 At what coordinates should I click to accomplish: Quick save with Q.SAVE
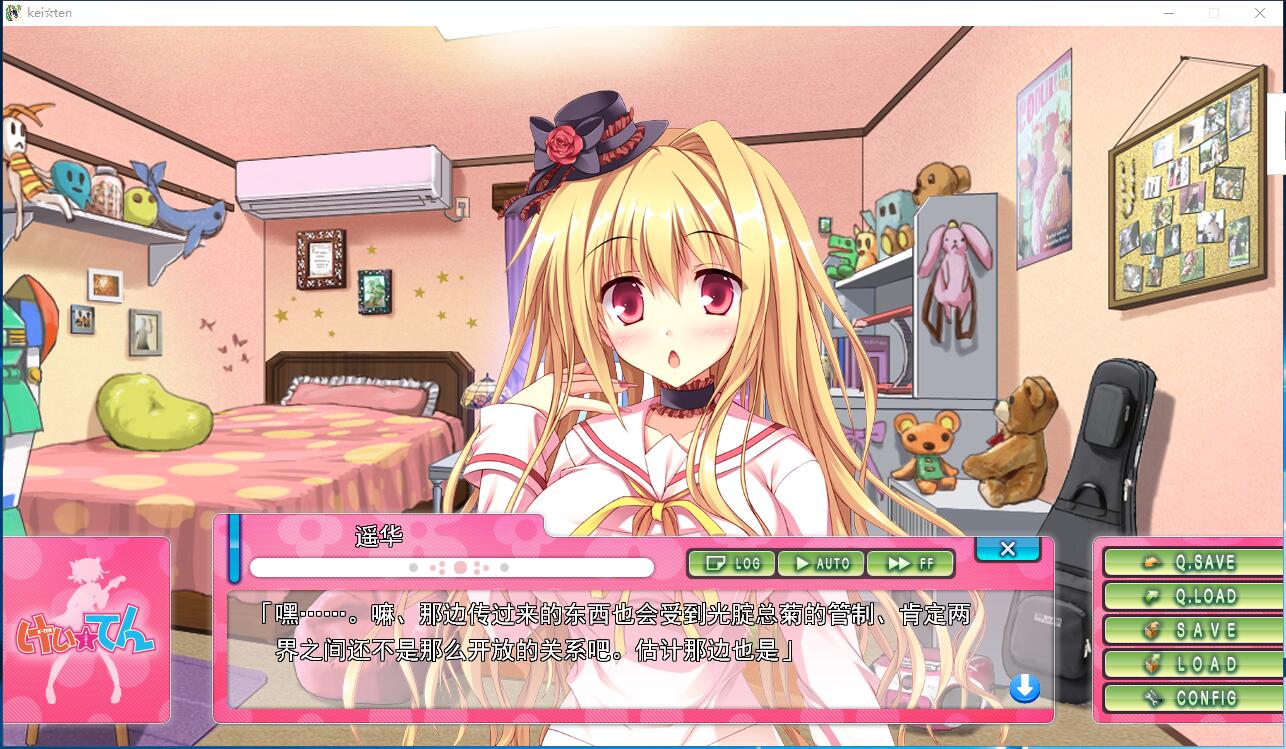tap(1192, 563)
